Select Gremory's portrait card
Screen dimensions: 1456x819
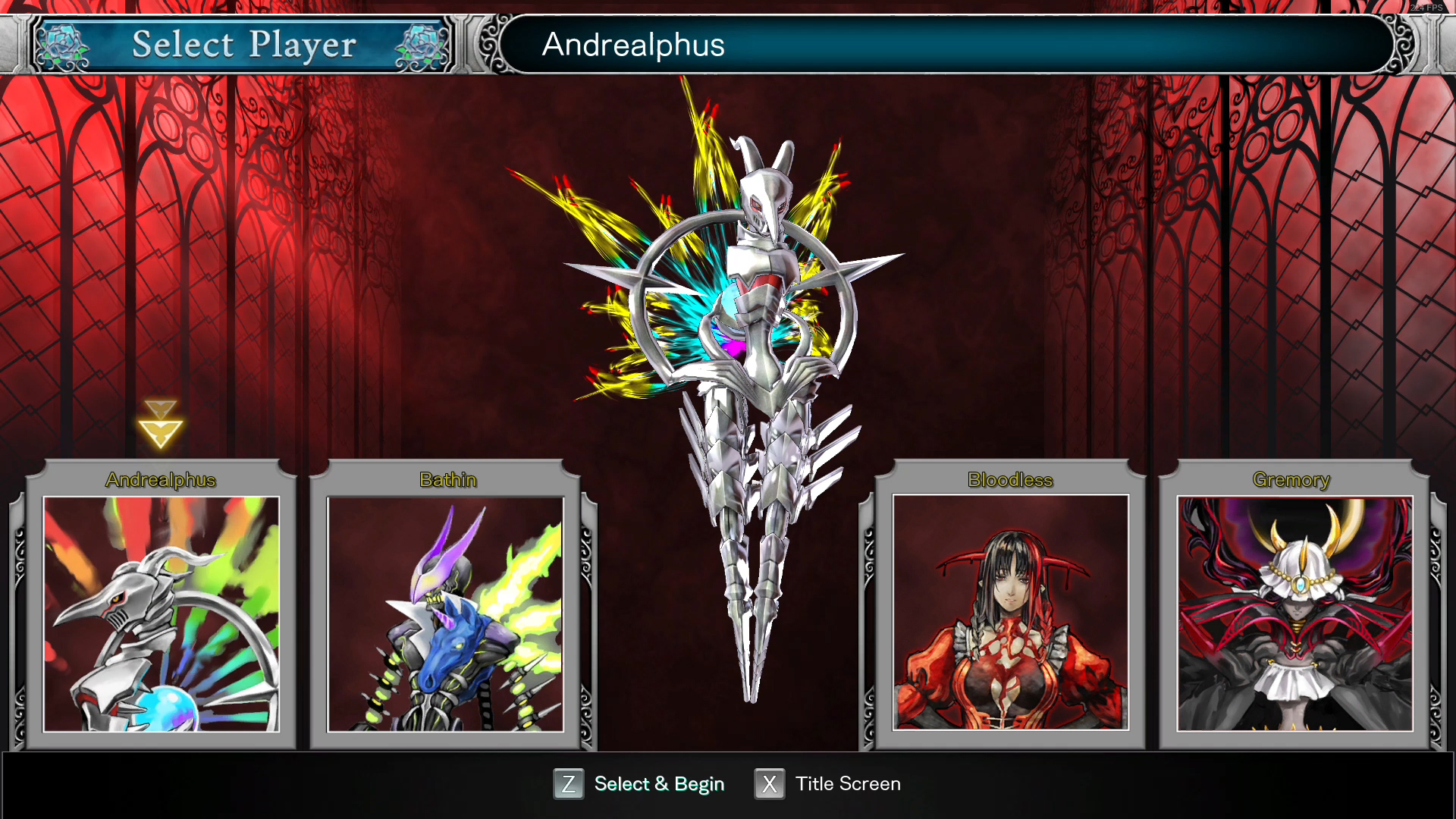click(x=1294, y=613)
